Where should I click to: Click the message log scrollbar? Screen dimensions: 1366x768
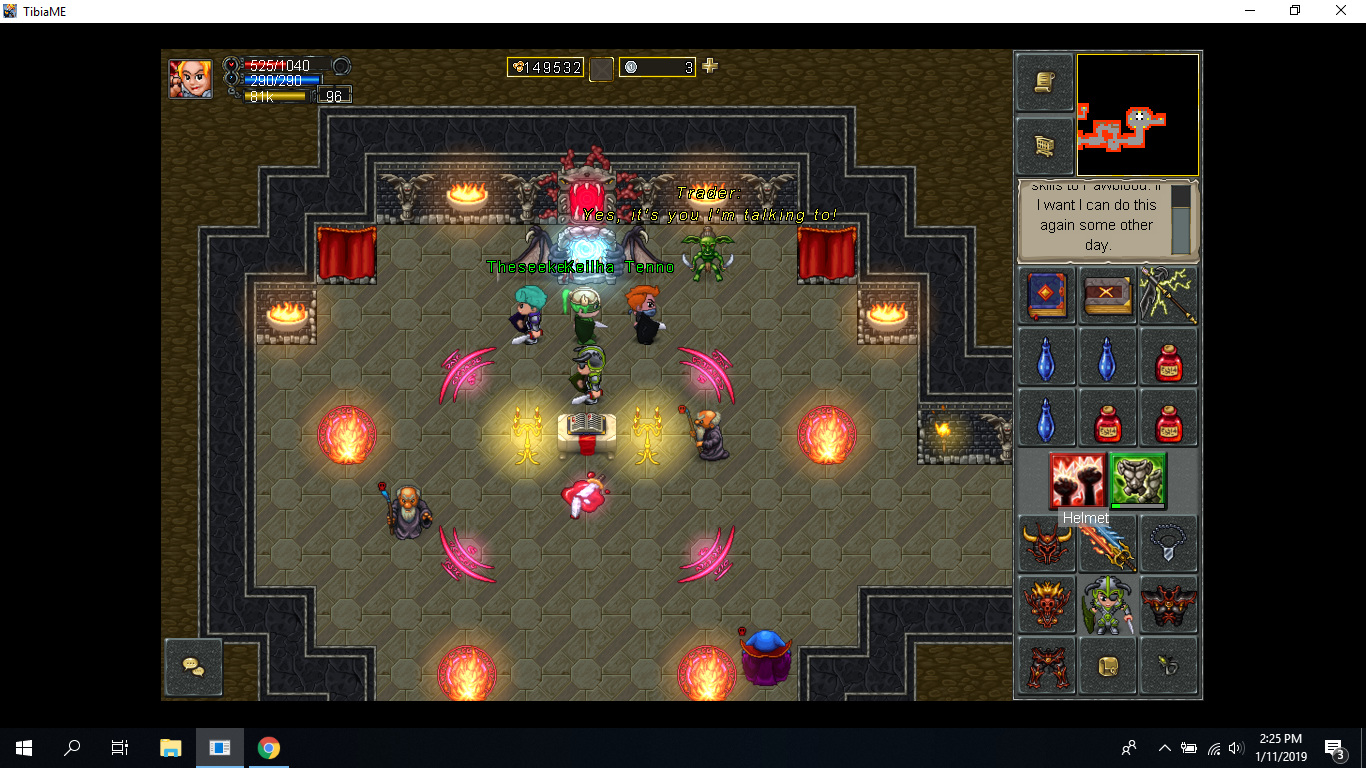click(x=1181, y=220)
